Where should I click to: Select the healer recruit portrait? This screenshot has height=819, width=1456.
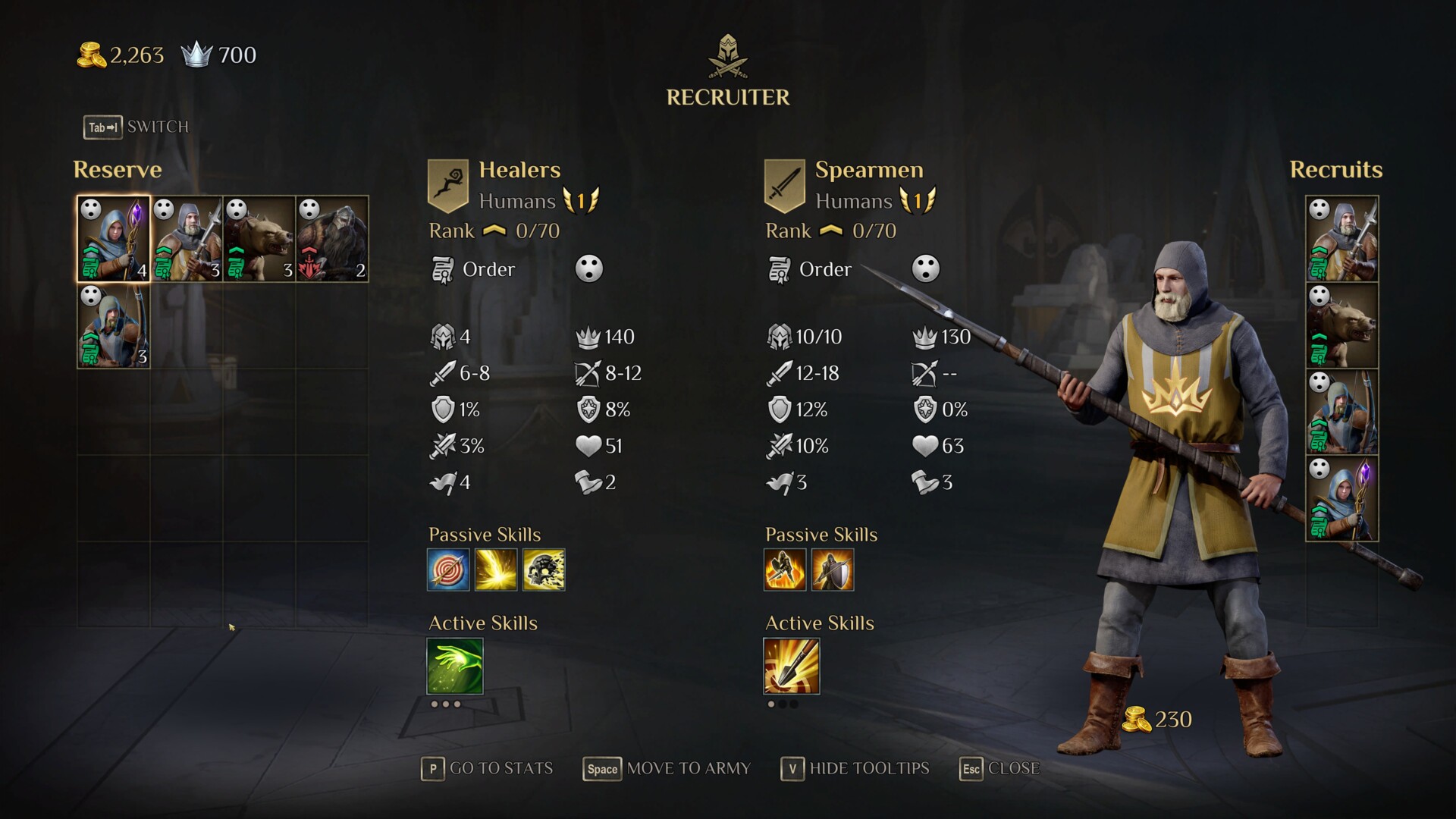pyautogui.click(x=1341, y=499)
